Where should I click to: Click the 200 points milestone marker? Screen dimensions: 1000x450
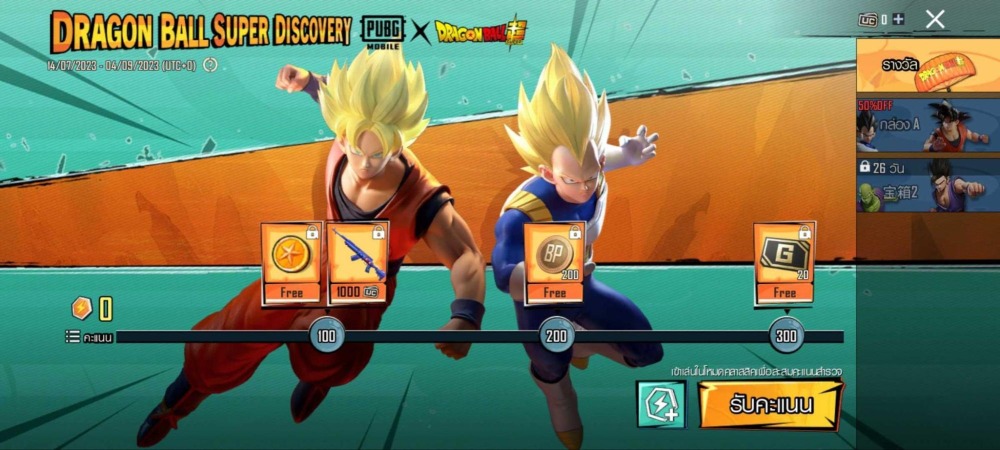556,336
